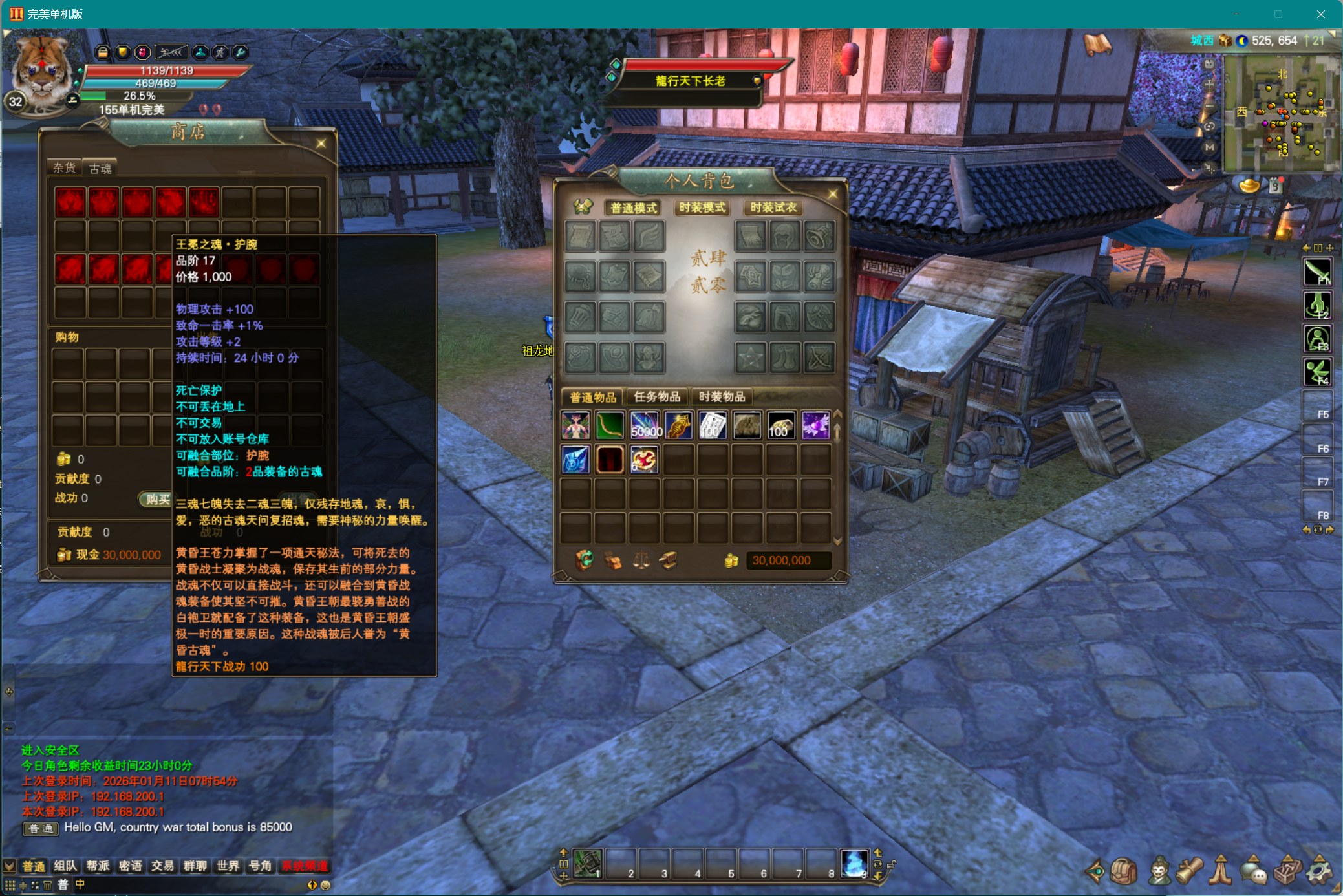
Task: Close the 个人背包 inventory window
Action: point(832,194)
